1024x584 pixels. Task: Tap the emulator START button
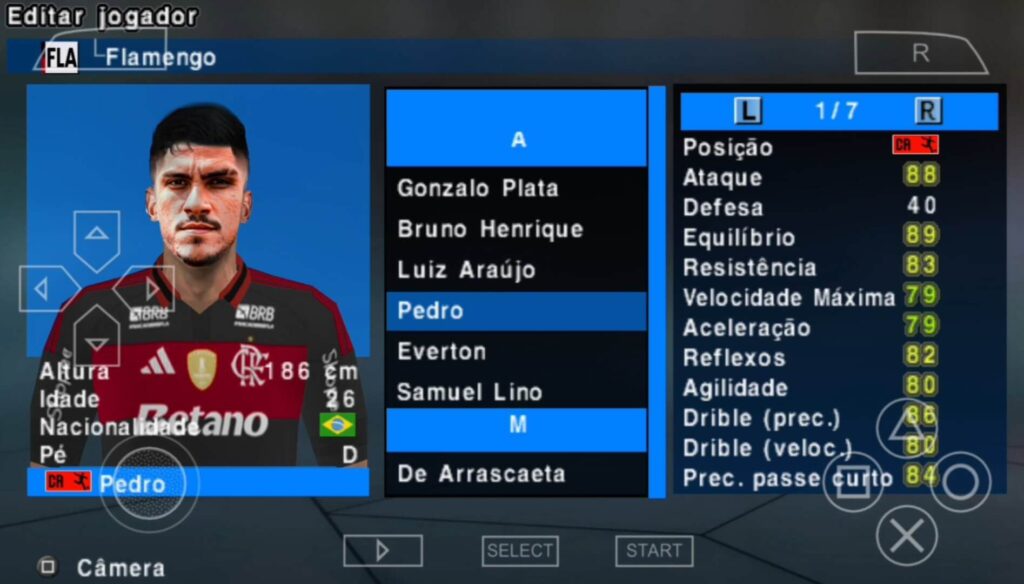pyautogui.click(x=654, y=550)
